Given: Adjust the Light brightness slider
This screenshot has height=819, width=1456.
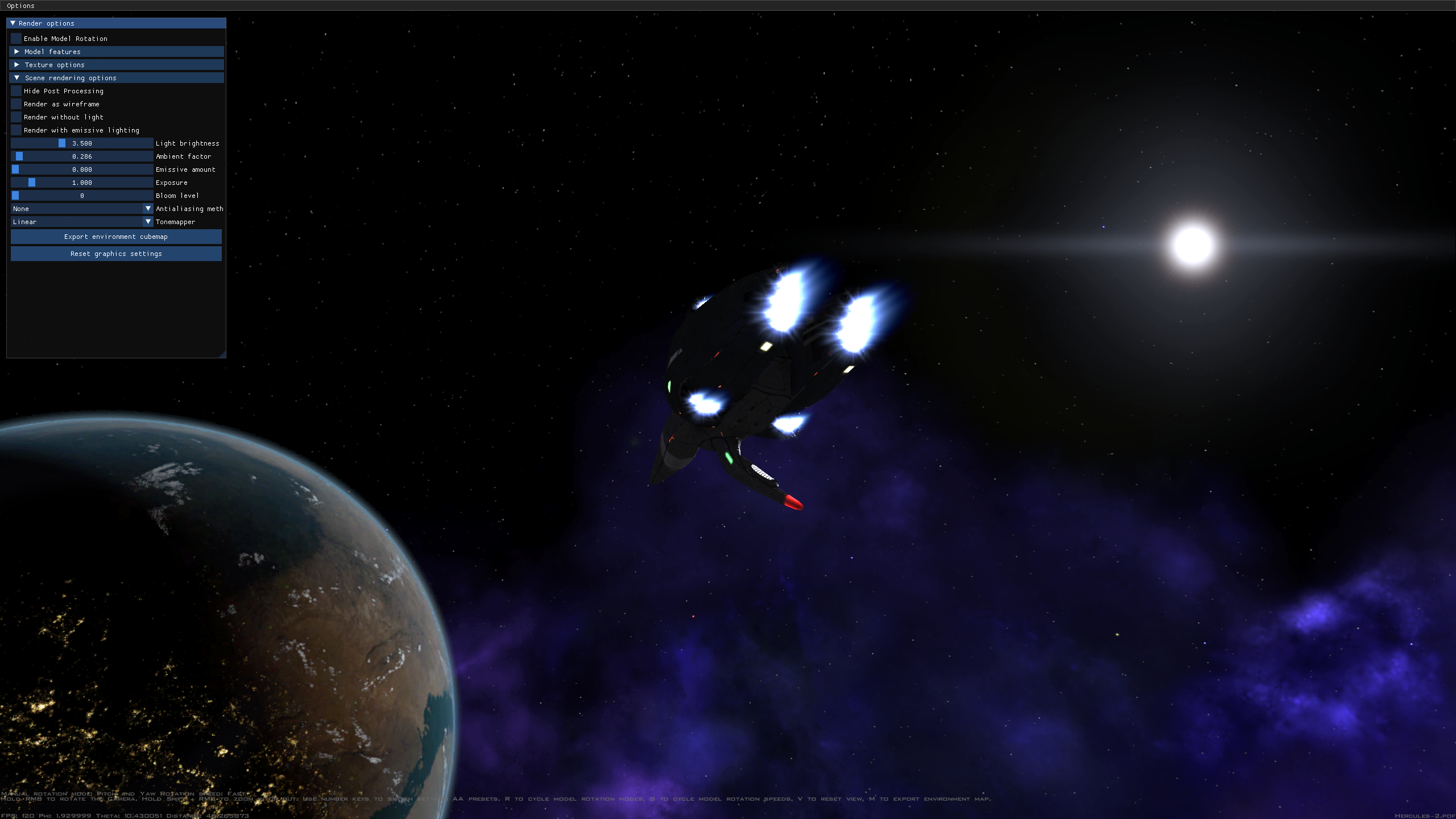Looking at the screenshot, I should 63,143.
